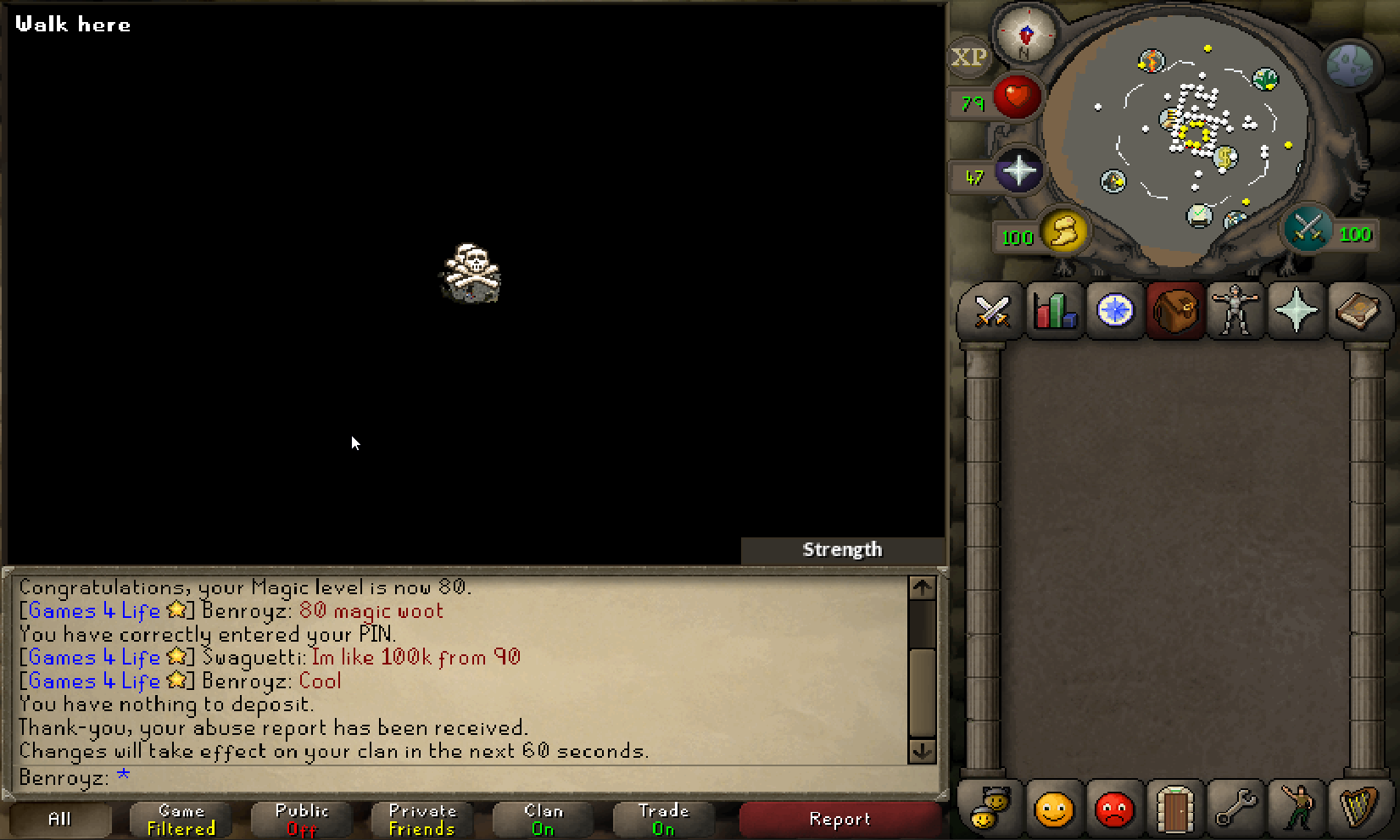Image resolution: width=1400 pixels, height=840 pixels.
Task: Toggle run with the energy orb
Action: [1065, 231]
